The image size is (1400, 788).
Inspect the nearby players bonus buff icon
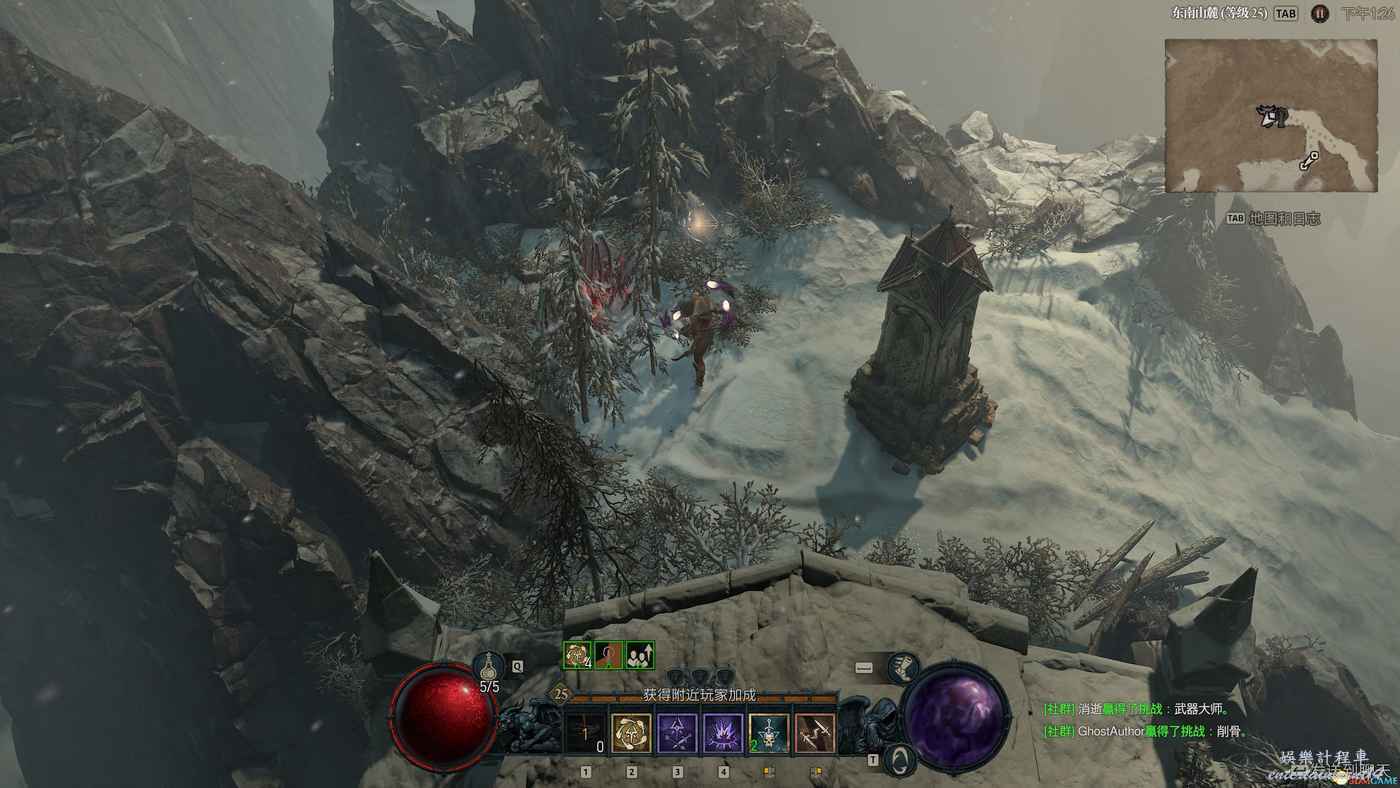(640, 655)
